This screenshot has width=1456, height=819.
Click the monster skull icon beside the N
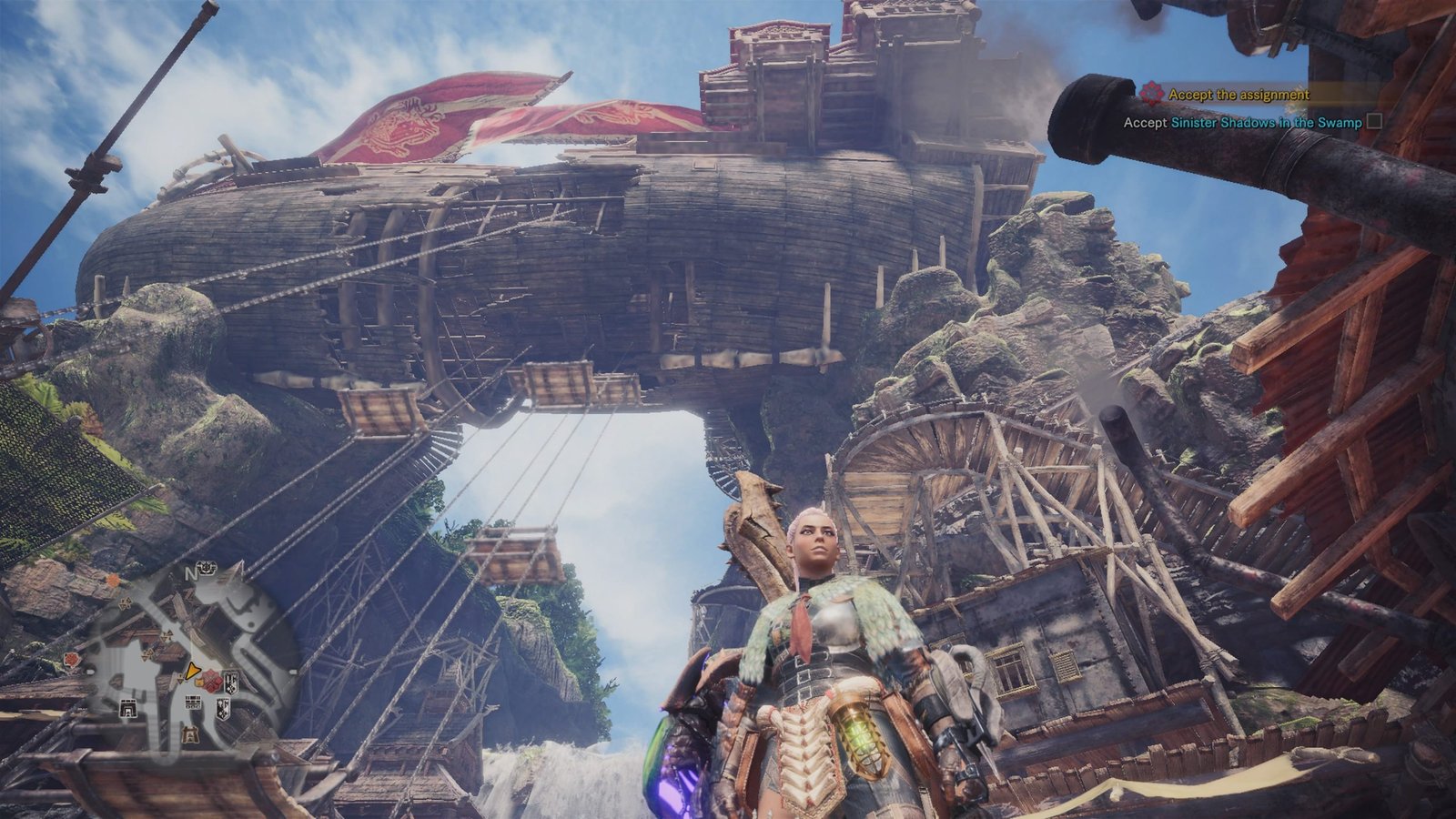207,569
